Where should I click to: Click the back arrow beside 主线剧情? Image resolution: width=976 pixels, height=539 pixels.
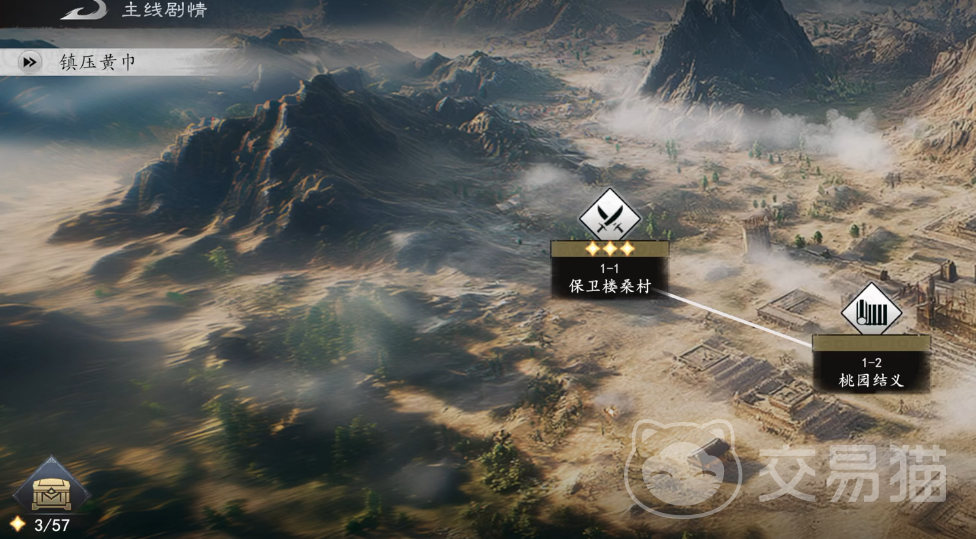pyautogui.click(x=82, y=10)
